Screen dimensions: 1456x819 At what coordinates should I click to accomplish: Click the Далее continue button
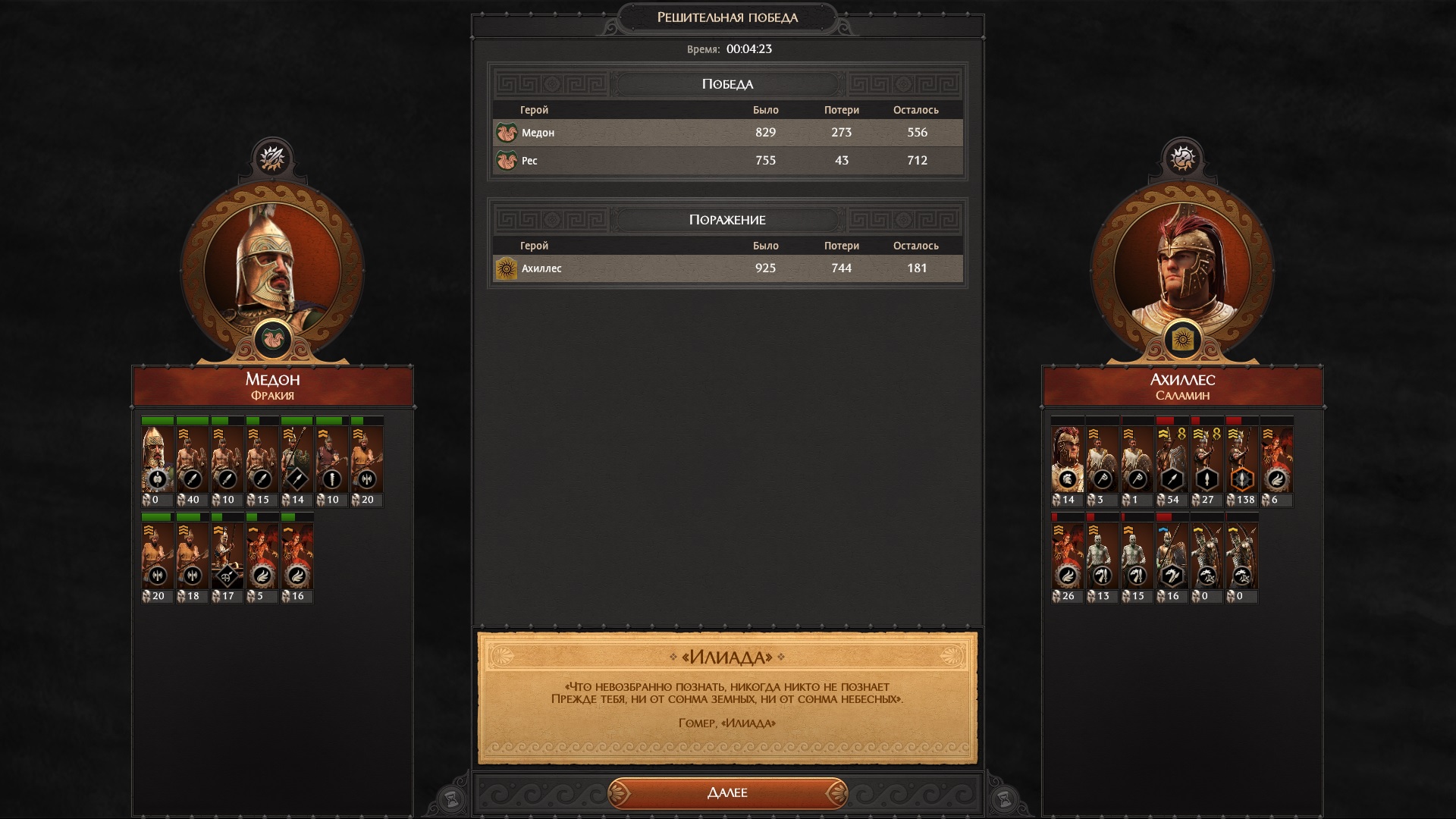727,792
